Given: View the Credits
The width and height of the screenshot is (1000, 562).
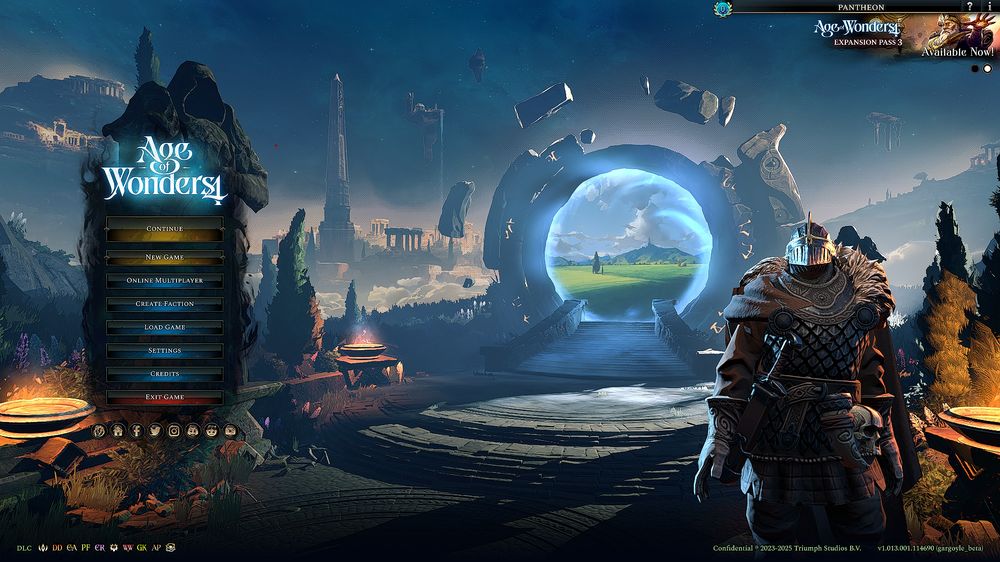Looking at the screenshot, I should (164, 374).
